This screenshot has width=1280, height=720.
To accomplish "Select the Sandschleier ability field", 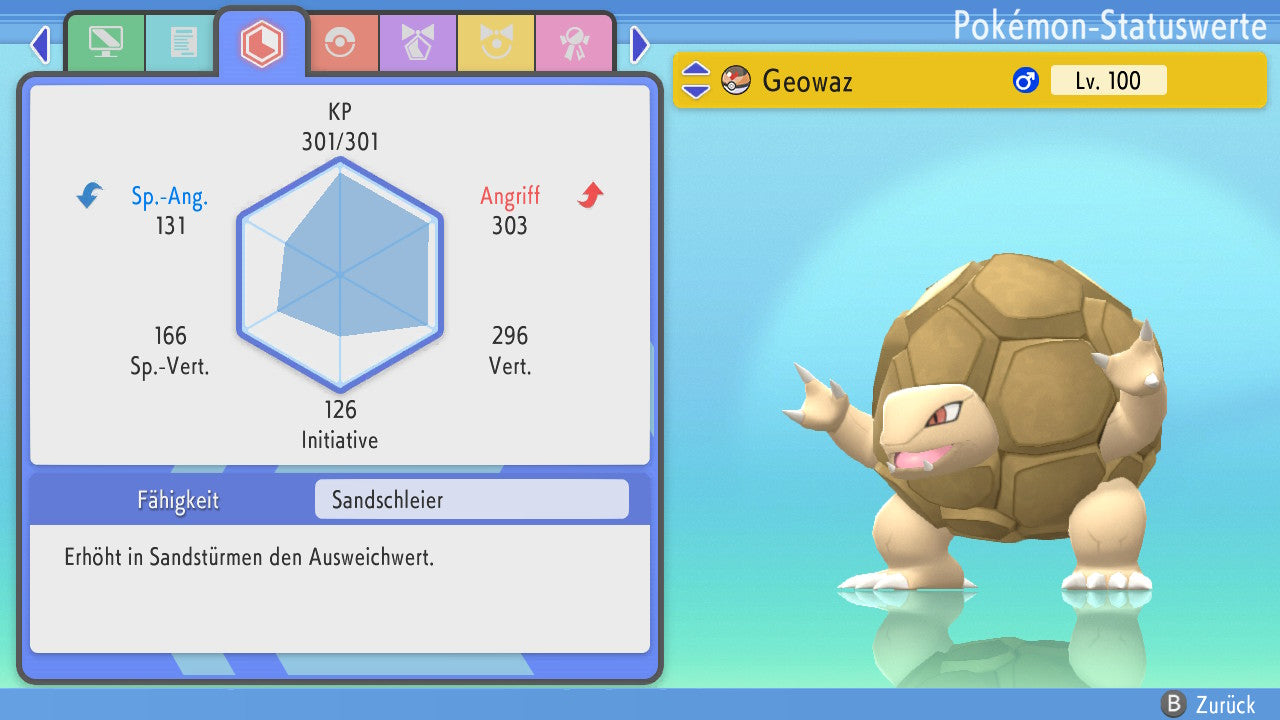I will click(x=471, y=499).
